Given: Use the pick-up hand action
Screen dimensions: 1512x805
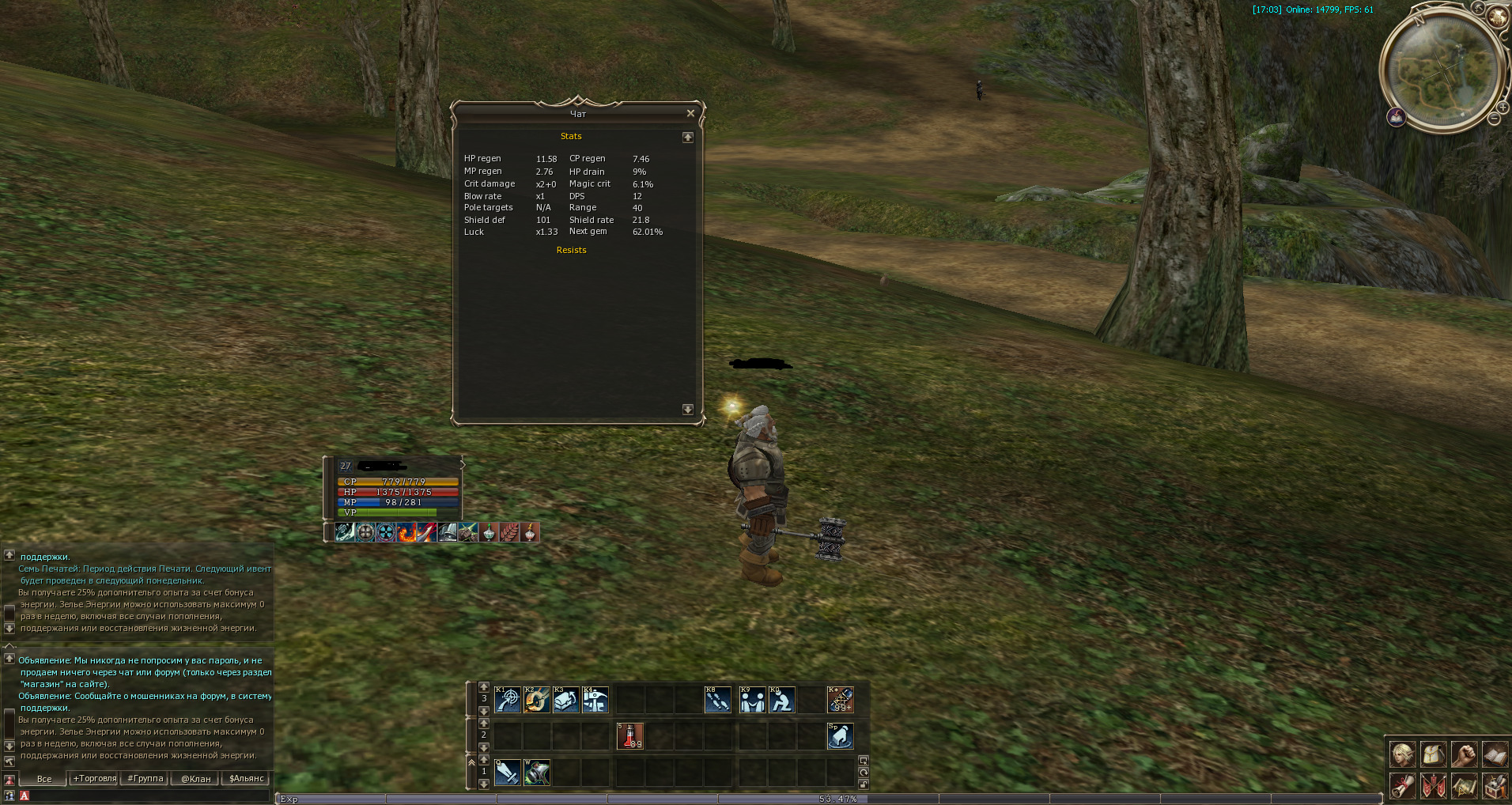Looking at the screenshot, I should tap(840, 736).
